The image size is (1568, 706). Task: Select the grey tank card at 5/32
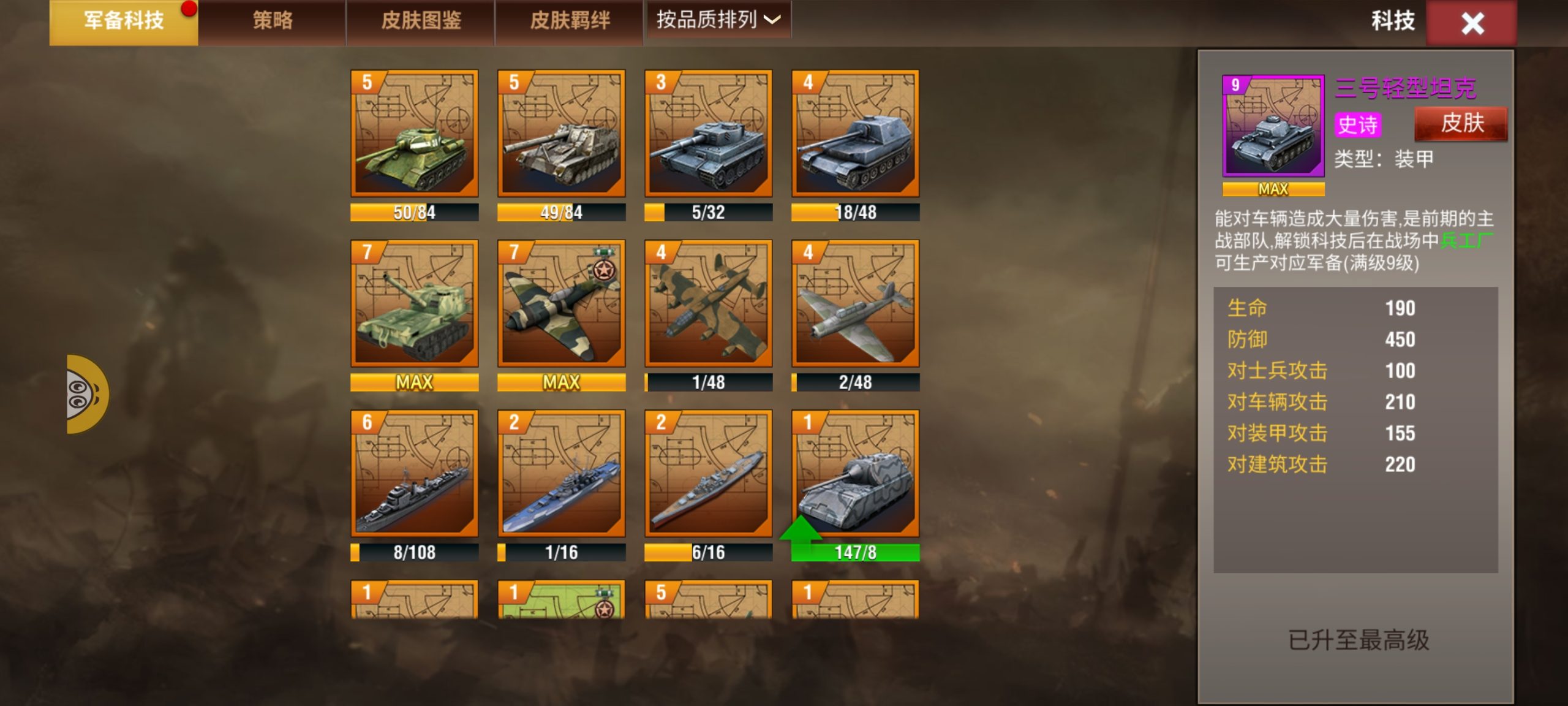coord(709,134)
